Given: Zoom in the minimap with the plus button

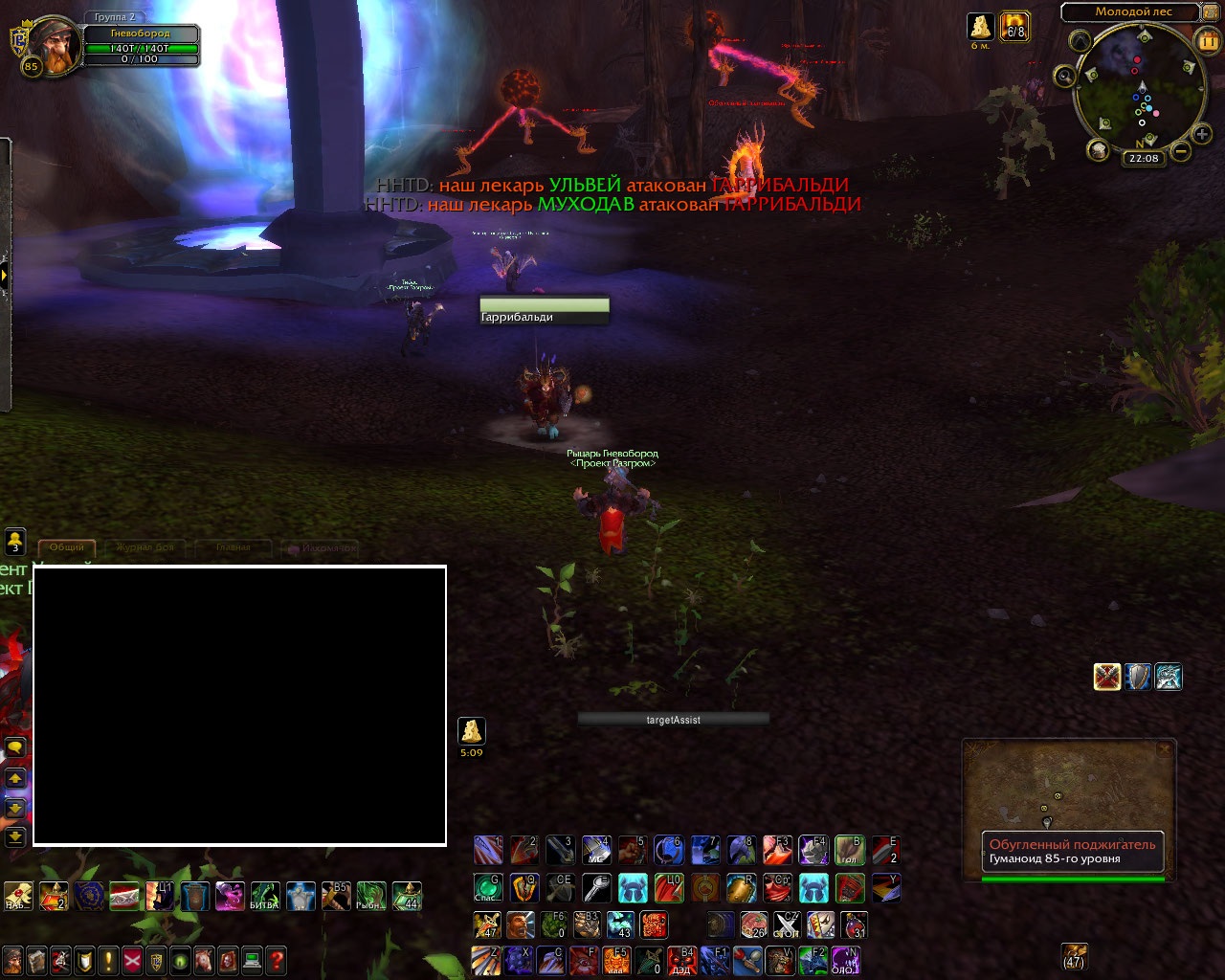Looking at the screenshot, I should click(x=1202, y=135).
